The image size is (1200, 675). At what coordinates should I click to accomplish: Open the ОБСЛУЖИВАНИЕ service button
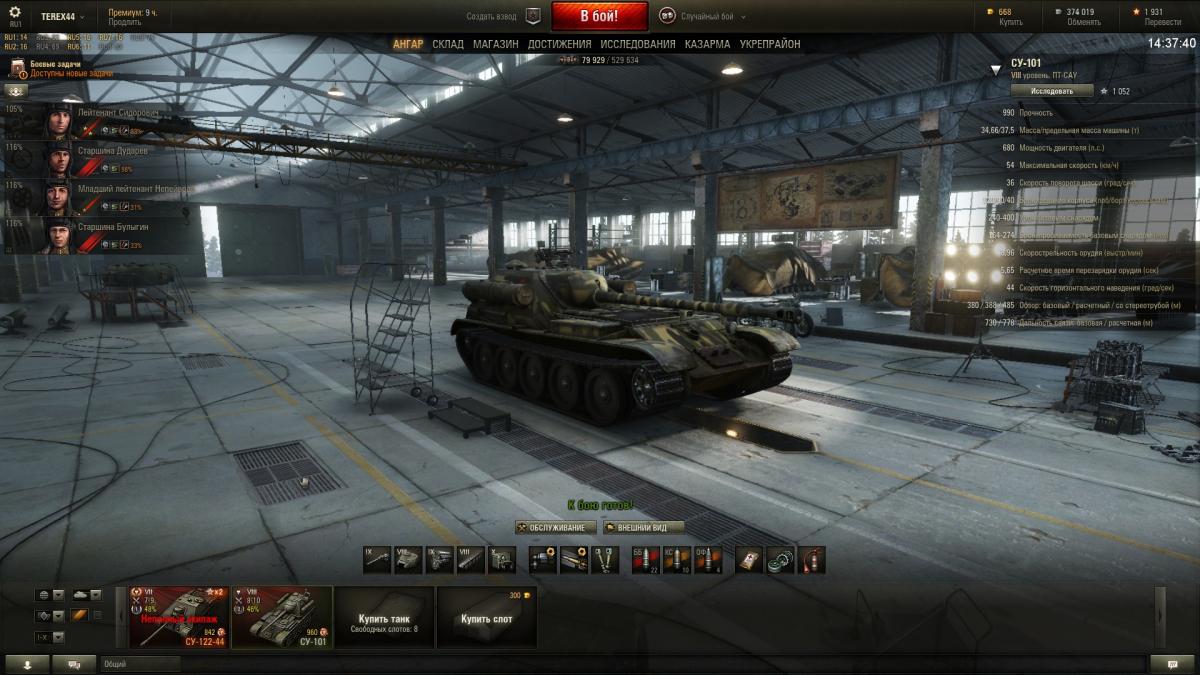pyautogui.click(x=556, y=527)
